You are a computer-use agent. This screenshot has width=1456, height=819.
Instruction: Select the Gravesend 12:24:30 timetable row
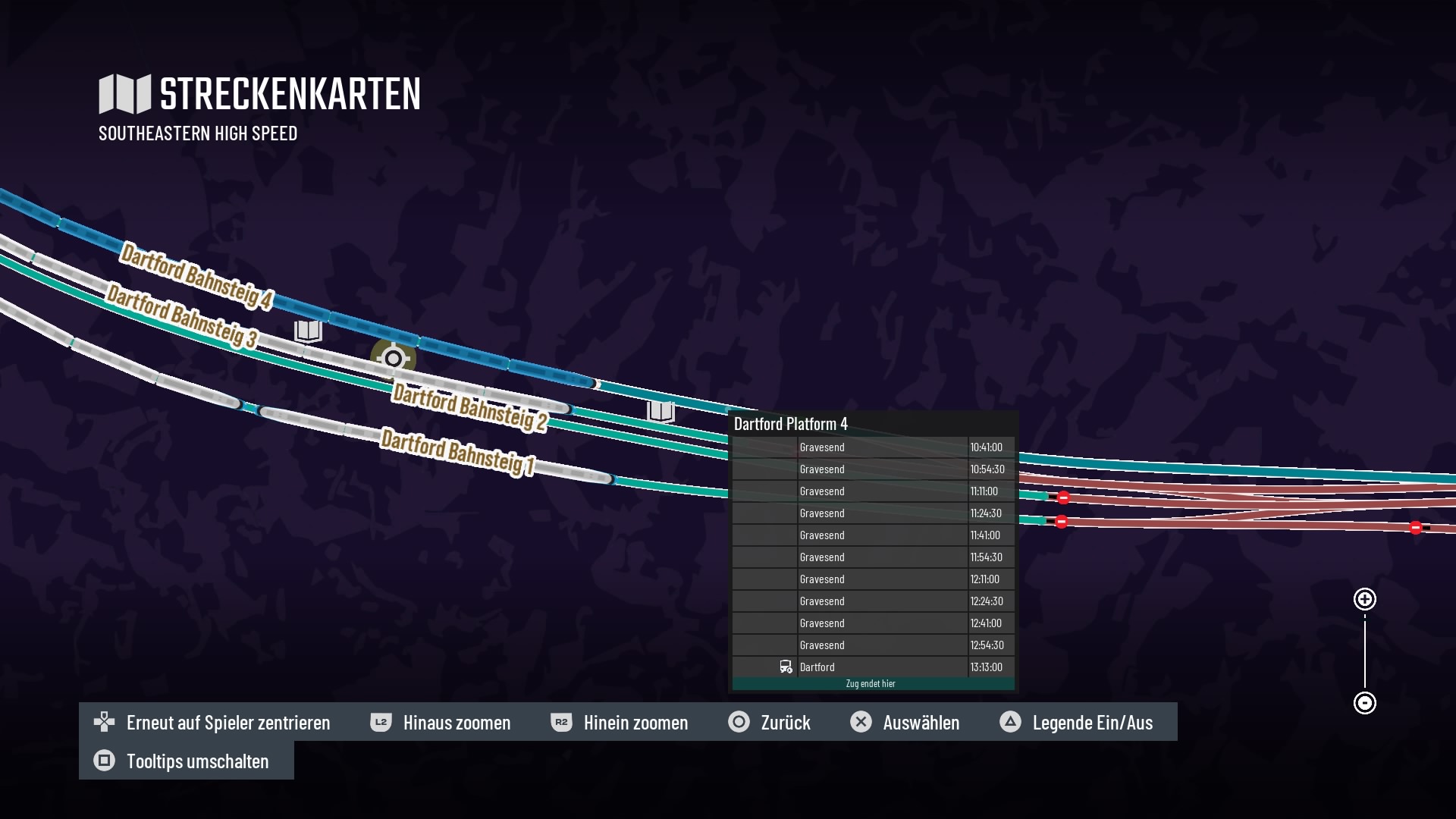tap(872, 601)
